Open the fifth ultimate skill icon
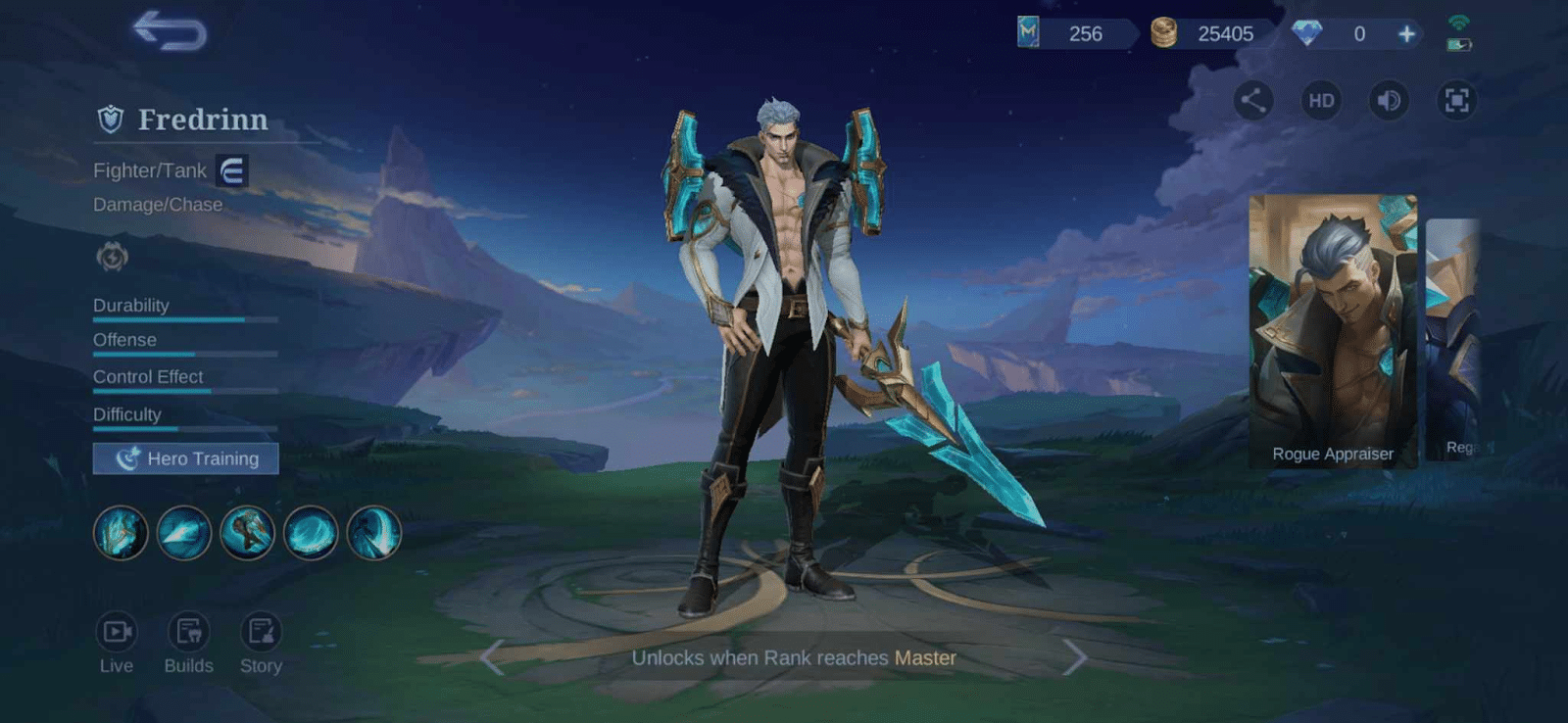Image resolution: width=1568 pixels, height=723 pixels. pyautogui.click(x=375, y=533)
